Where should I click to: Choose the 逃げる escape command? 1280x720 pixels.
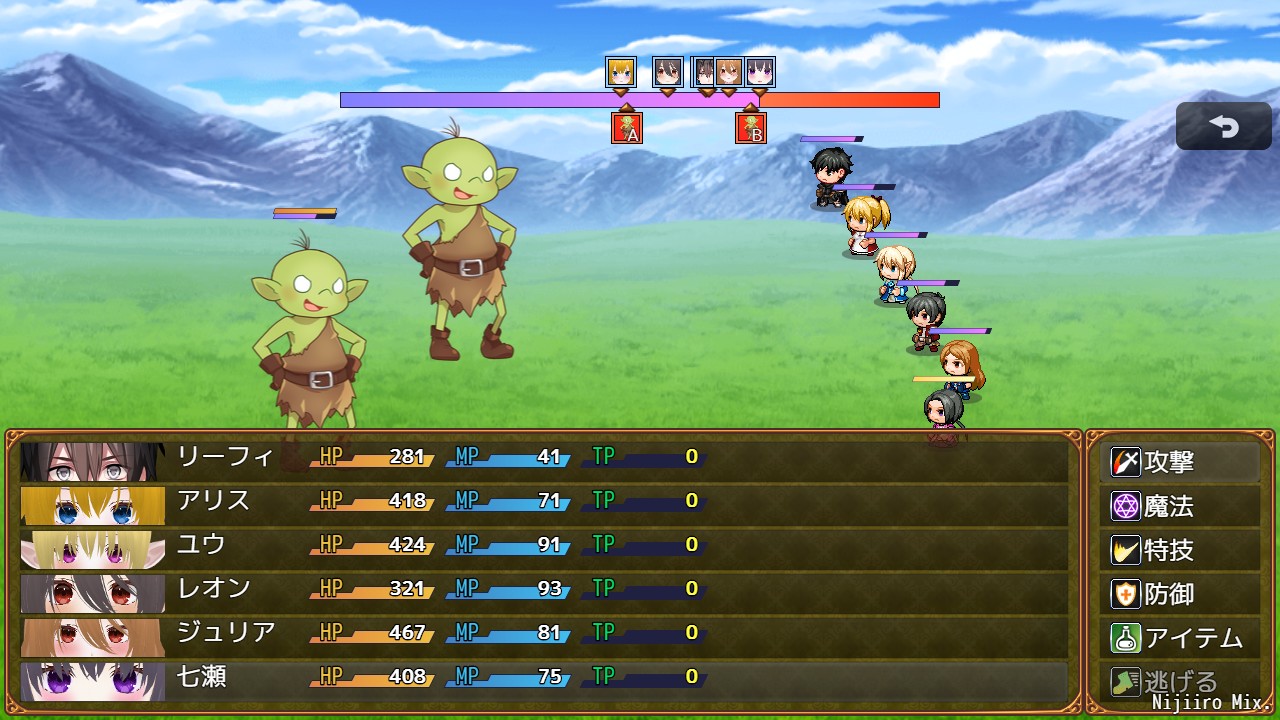[x=1180, y=682]
